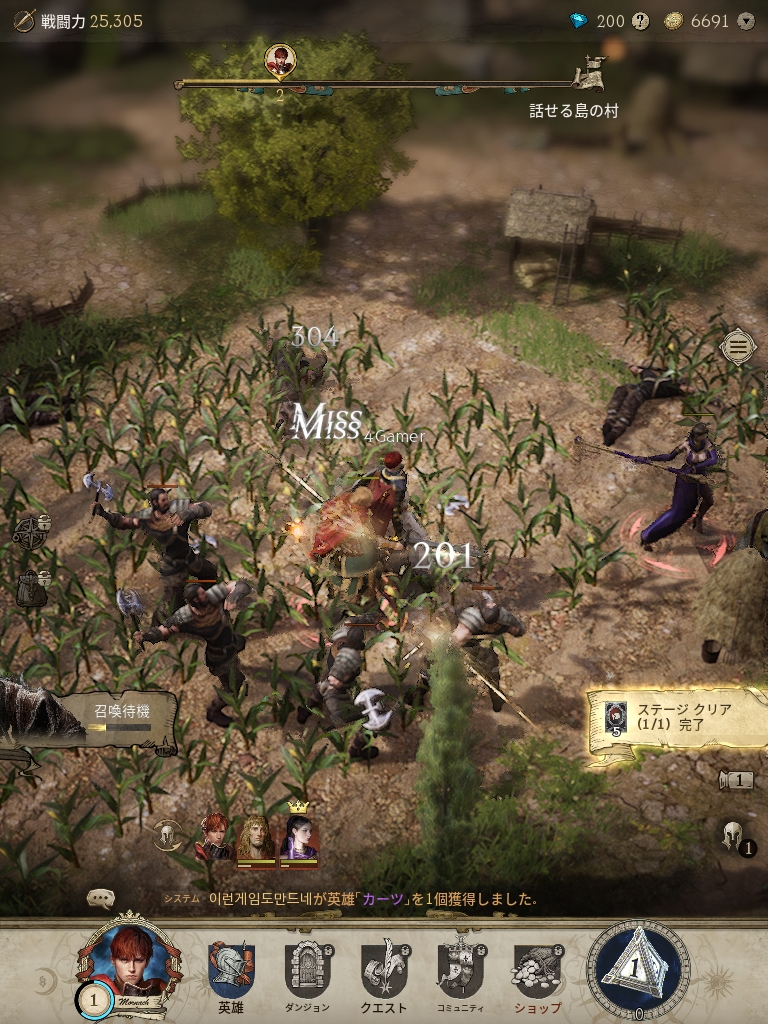Image resolution: width=768 pixels, height=1024 pixels.
Task: Tap the triangular dice button showing 1
Action: tap(638, 968)
